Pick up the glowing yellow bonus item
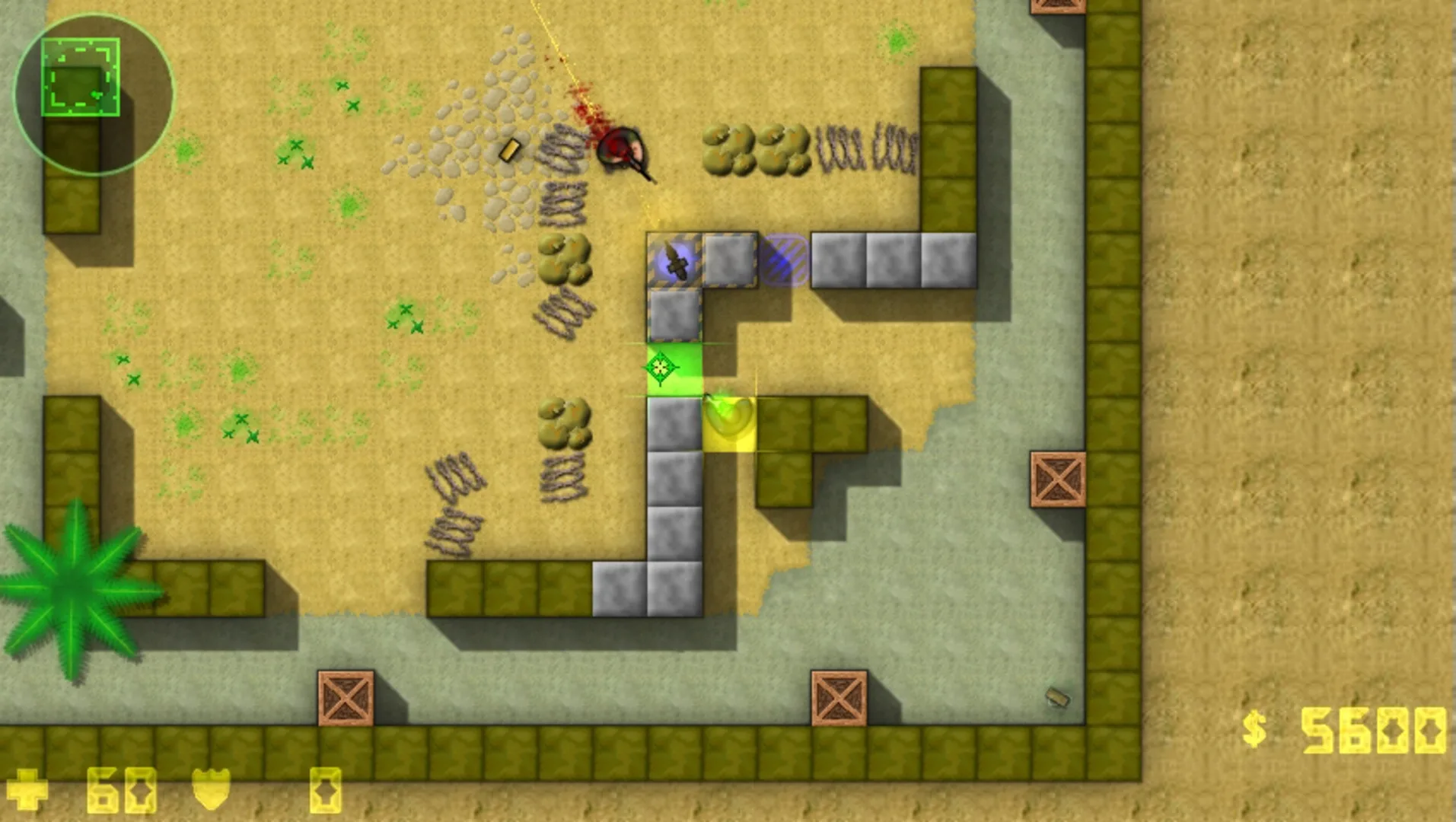Image resolution: width=1456 pixels, height=822 pixels. pos(727,419)
